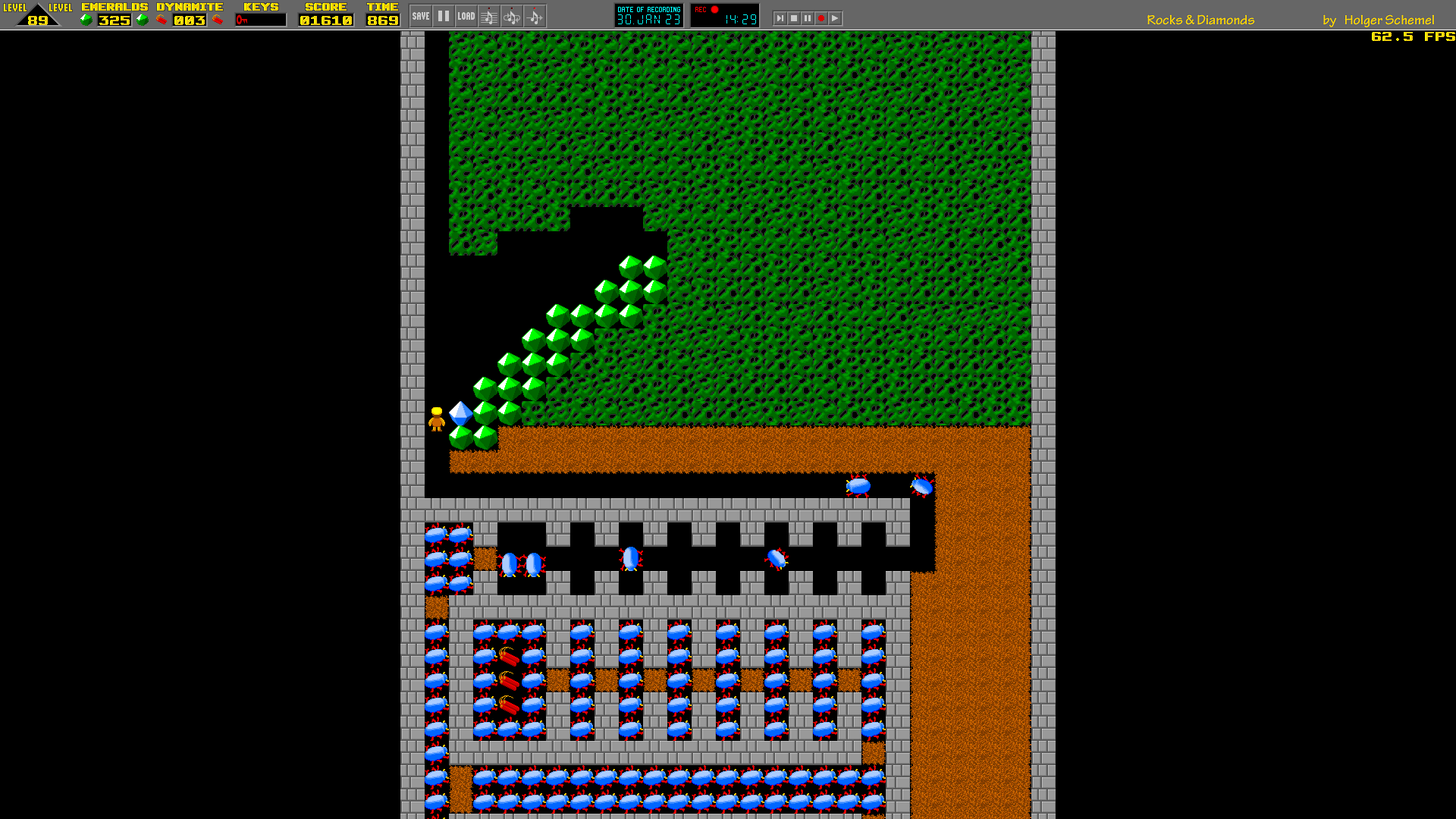The height and width of the screenshot is (819, 1456).
Task: Click the pause icon between SAVE and LOAD
Action: coord(443,14)
